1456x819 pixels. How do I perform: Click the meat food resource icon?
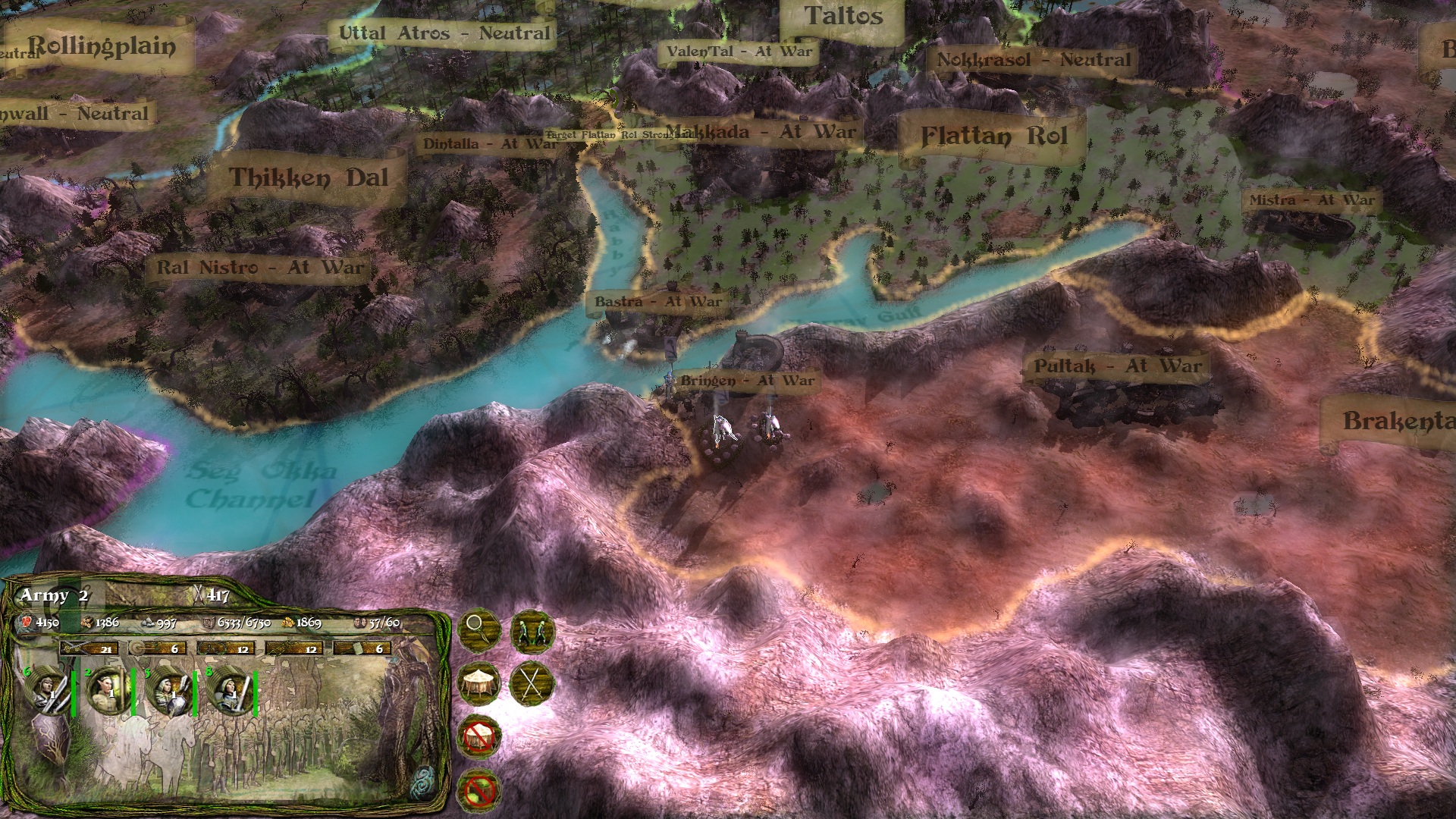25,623
